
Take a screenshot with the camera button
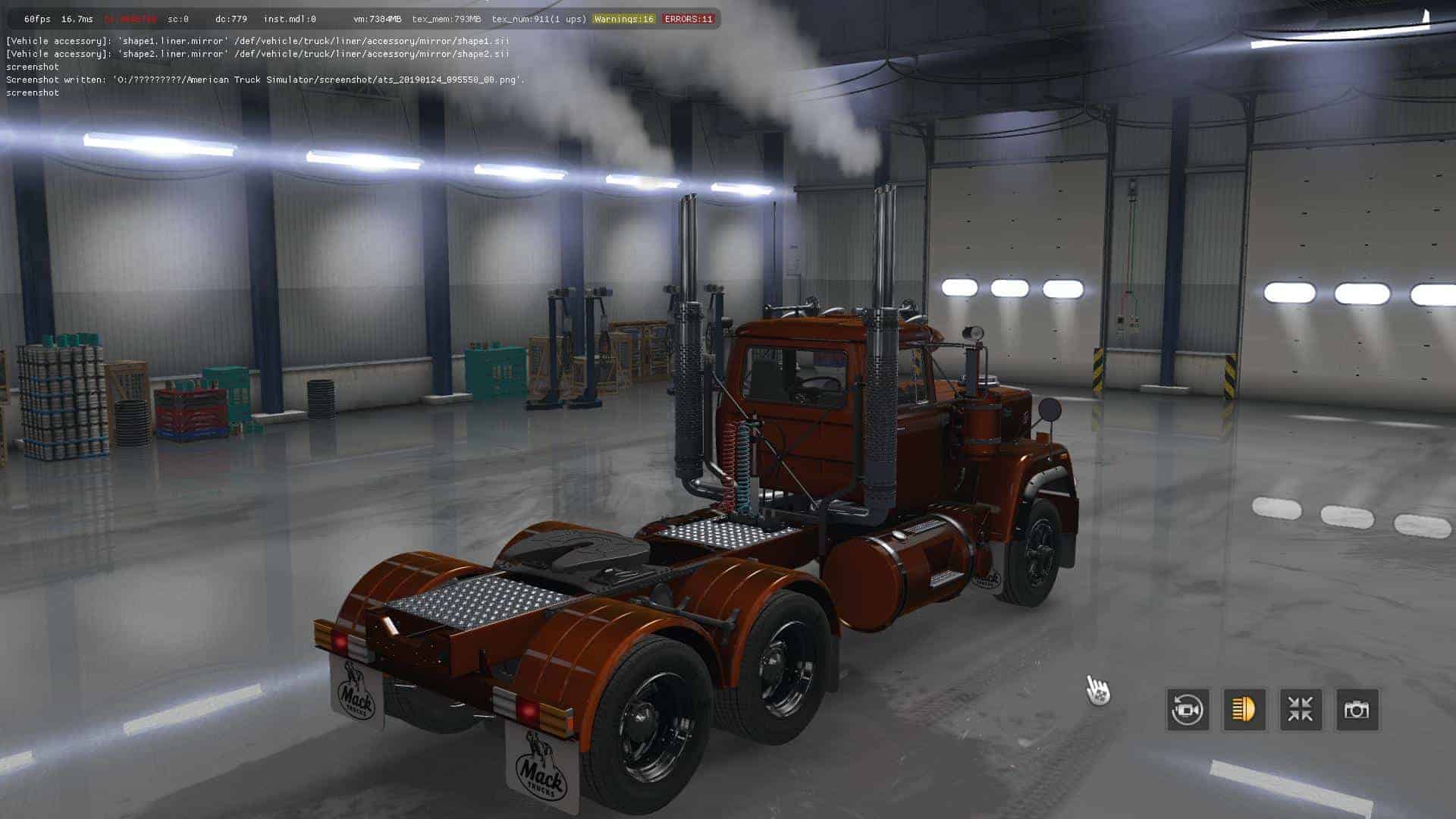(x=1357, y=710)
